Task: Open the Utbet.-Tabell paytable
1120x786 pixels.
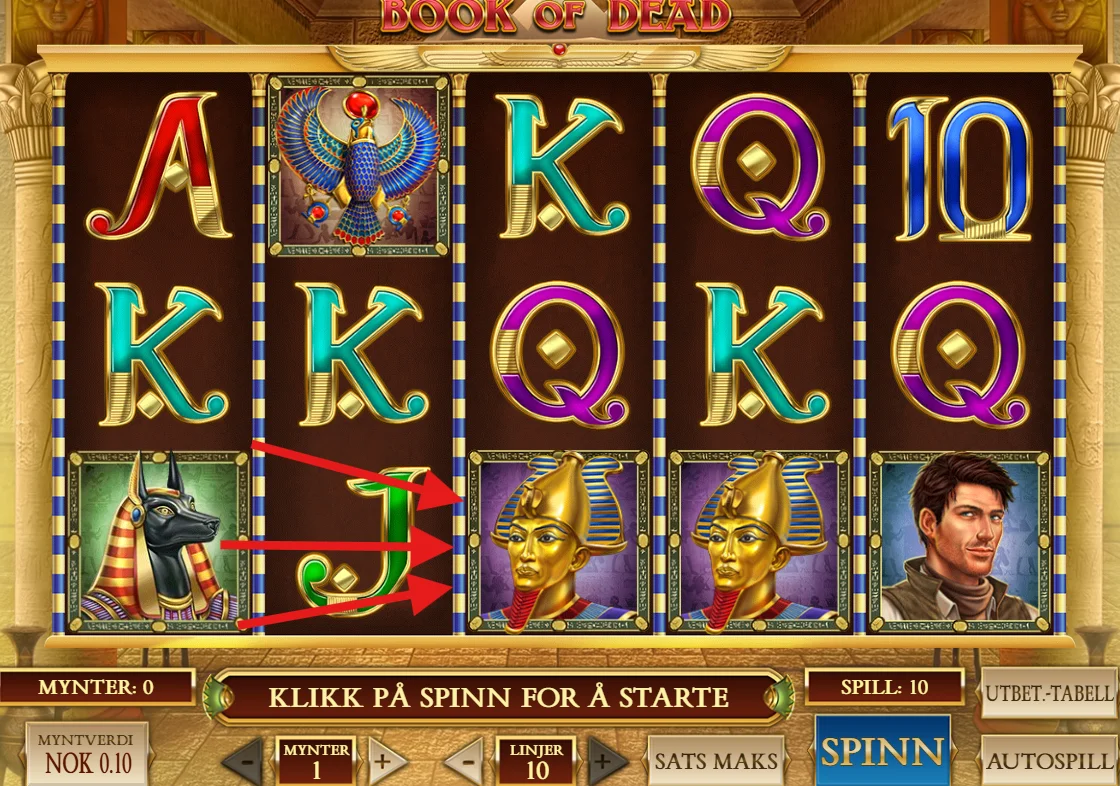Action: coord(1049,693)
